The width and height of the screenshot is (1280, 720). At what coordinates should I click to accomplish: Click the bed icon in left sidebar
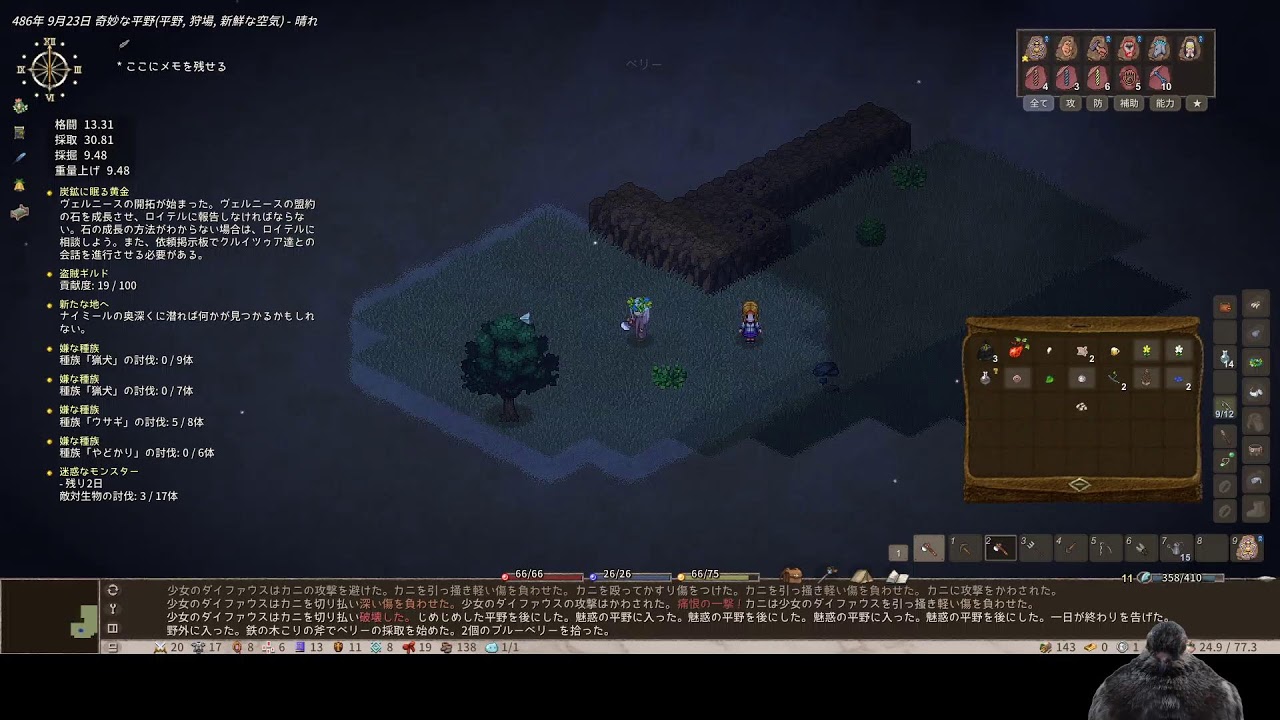(19, 212)
